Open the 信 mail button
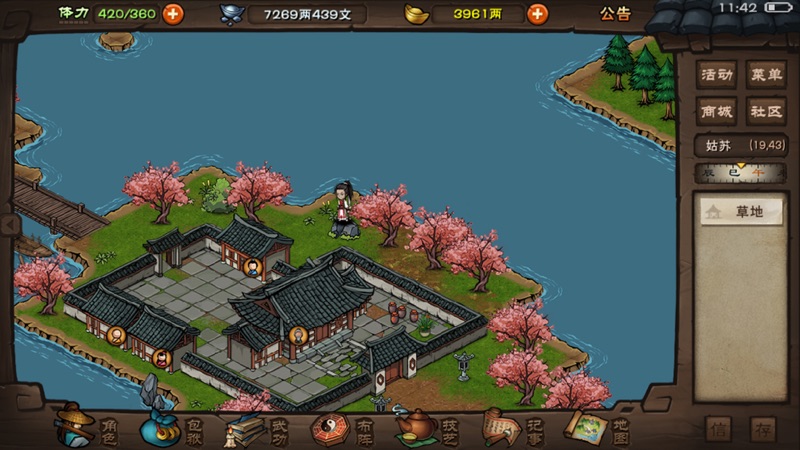Viewport: 800px width, 450px height. tap(718, 429)
